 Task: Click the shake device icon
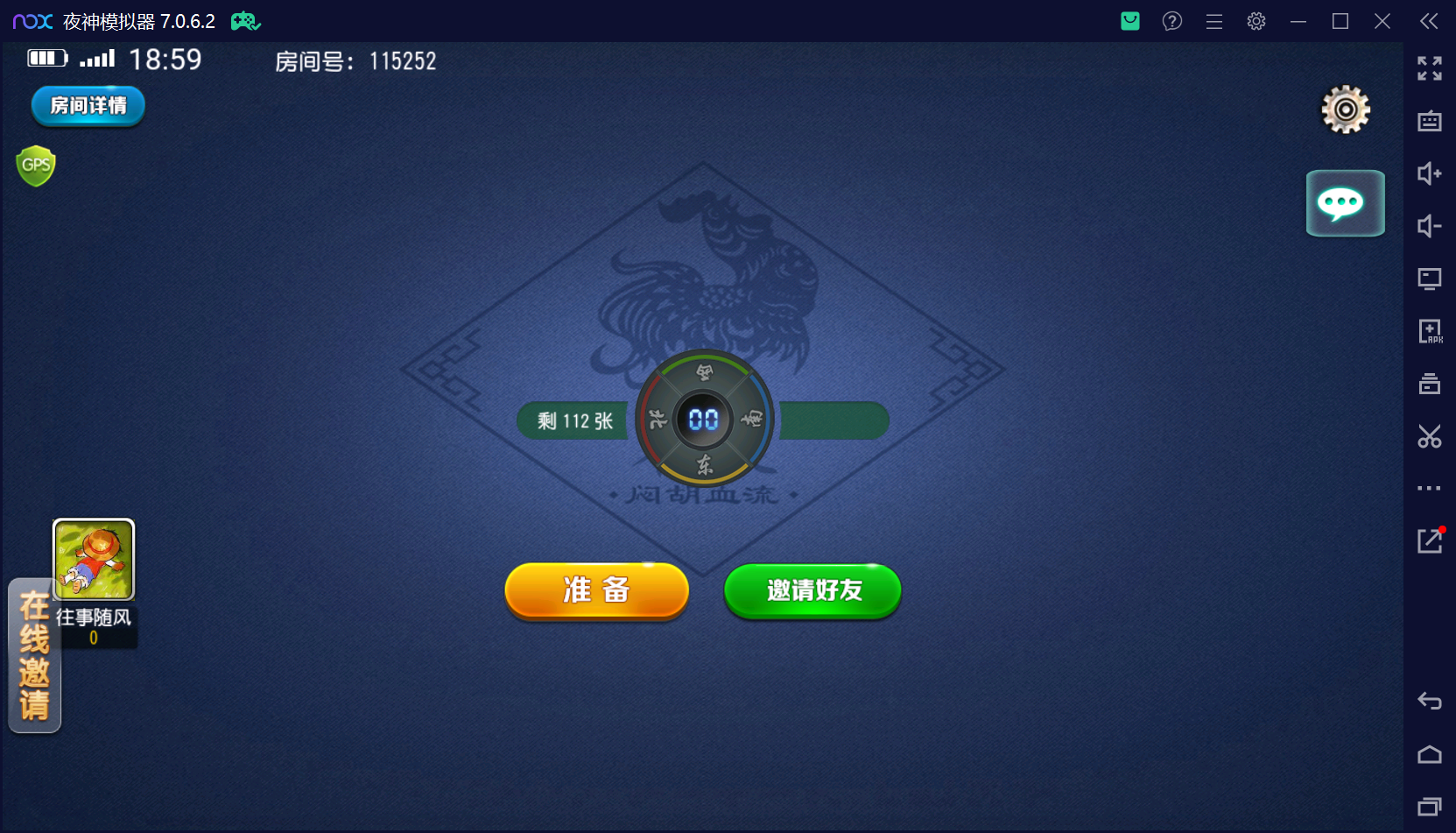(1429, 384)
